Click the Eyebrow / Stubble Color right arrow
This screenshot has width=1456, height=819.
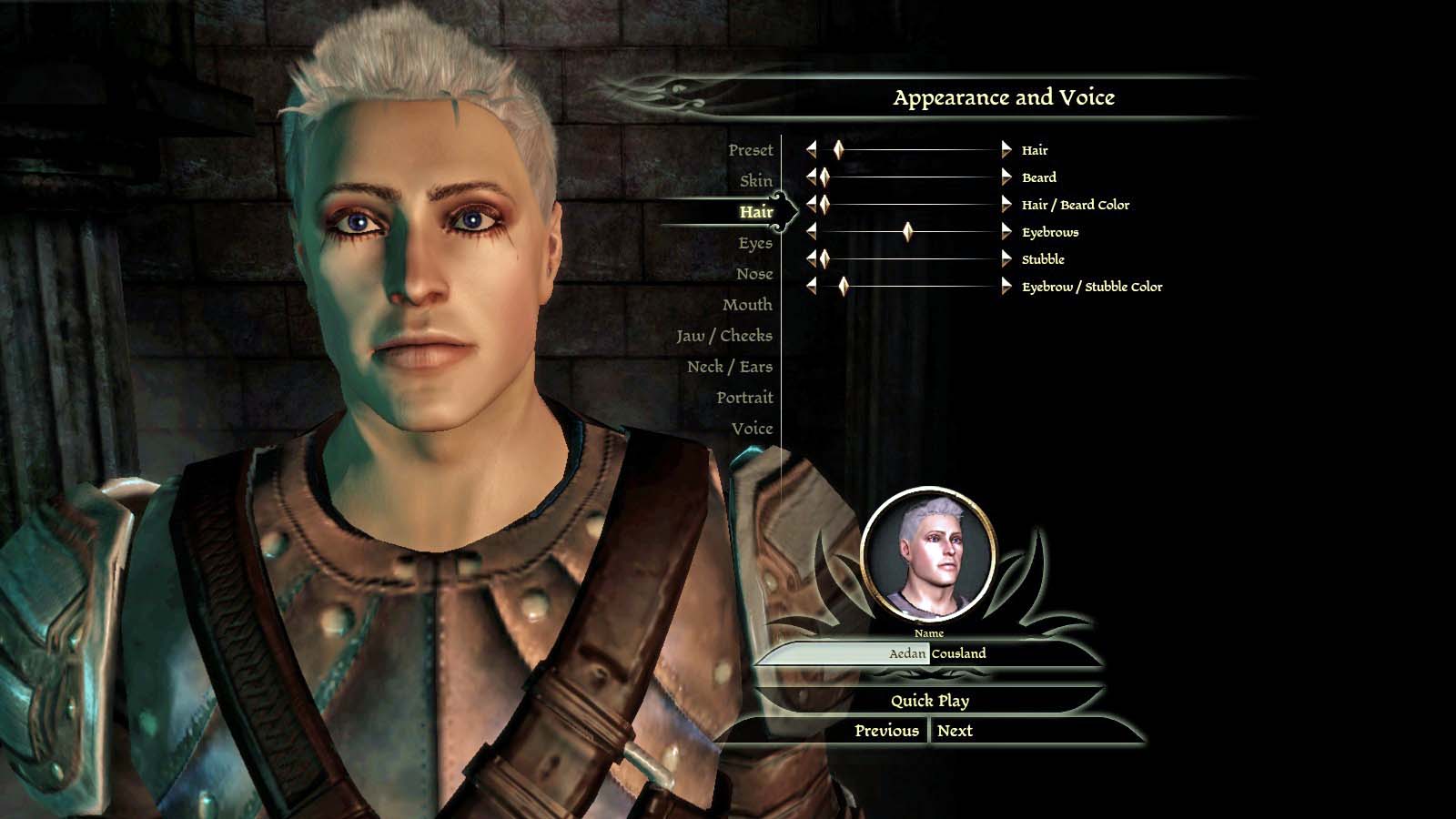(x=1006, y=287)
